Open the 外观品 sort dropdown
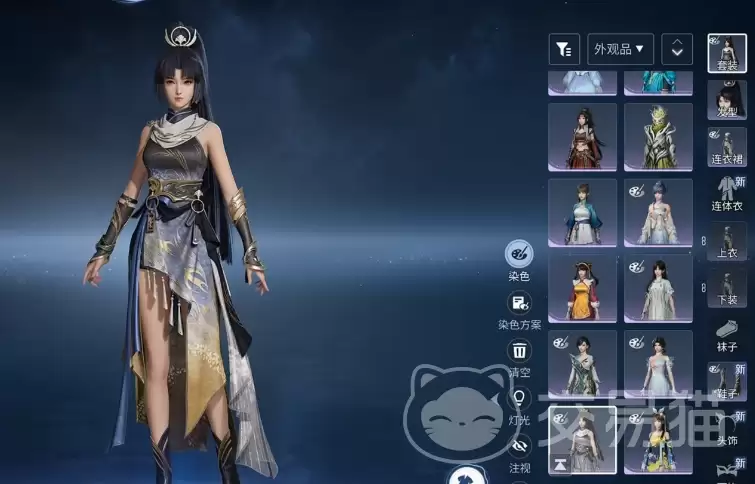 [x=620, y=48]
